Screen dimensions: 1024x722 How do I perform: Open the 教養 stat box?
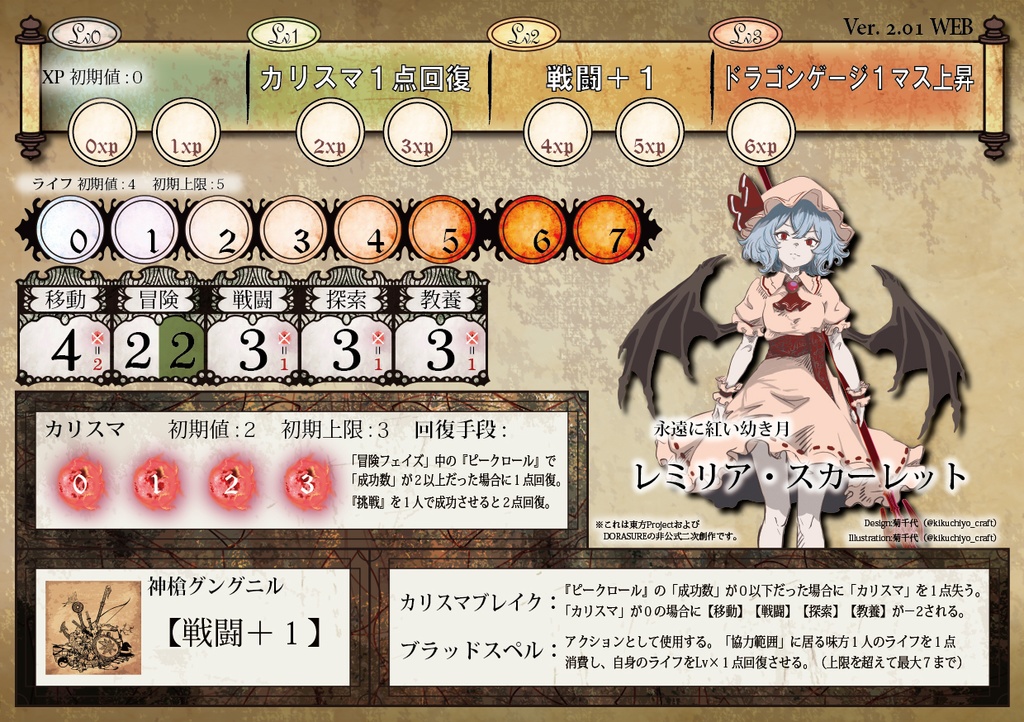click(x=441, y=336)
